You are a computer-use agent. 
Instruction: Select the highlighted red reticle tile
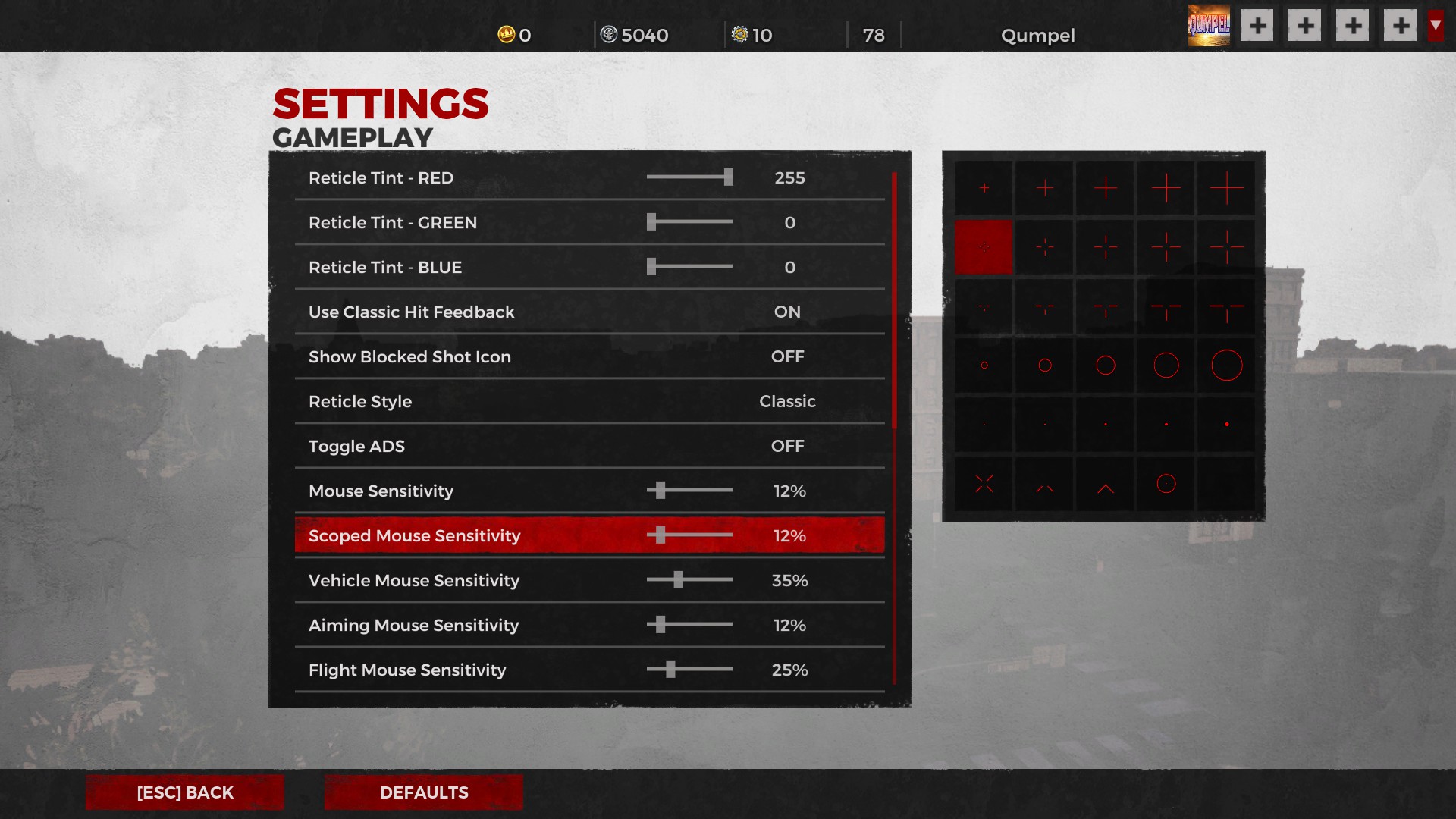tap(984, 247)
